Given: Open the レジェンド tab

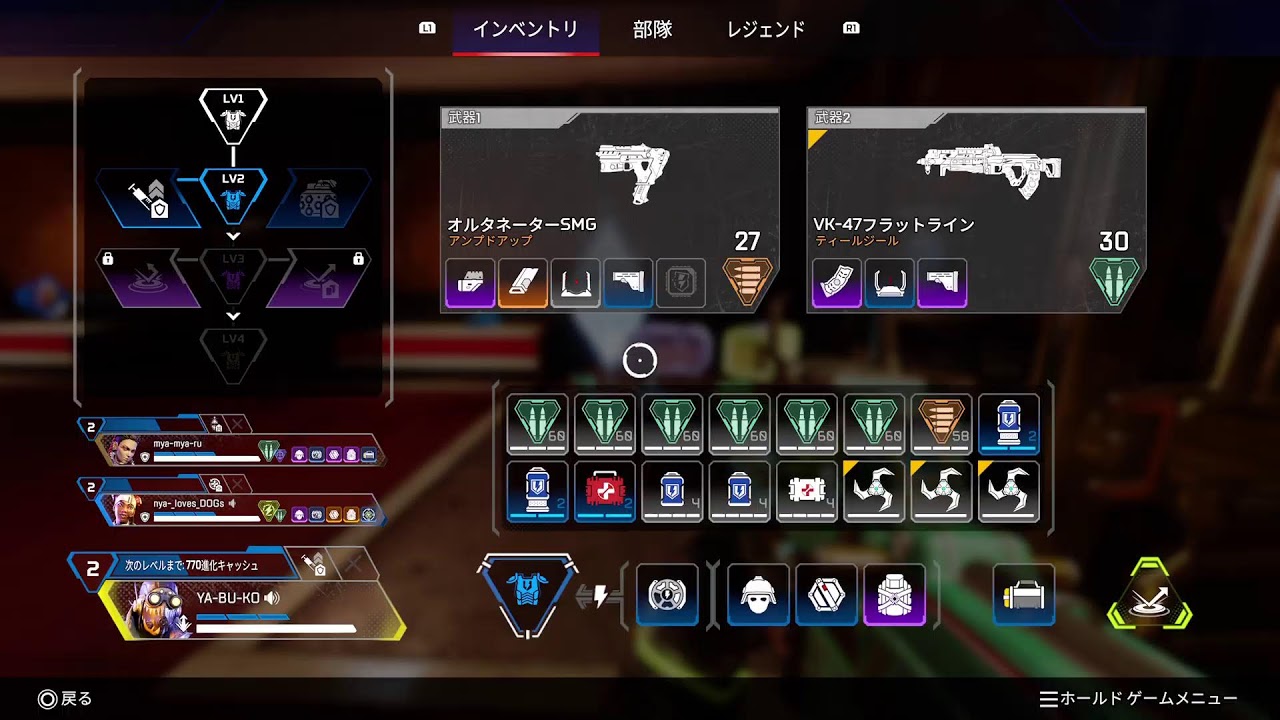Looking at the screenshot, I should pyautogui.click(x=766, y=30).
